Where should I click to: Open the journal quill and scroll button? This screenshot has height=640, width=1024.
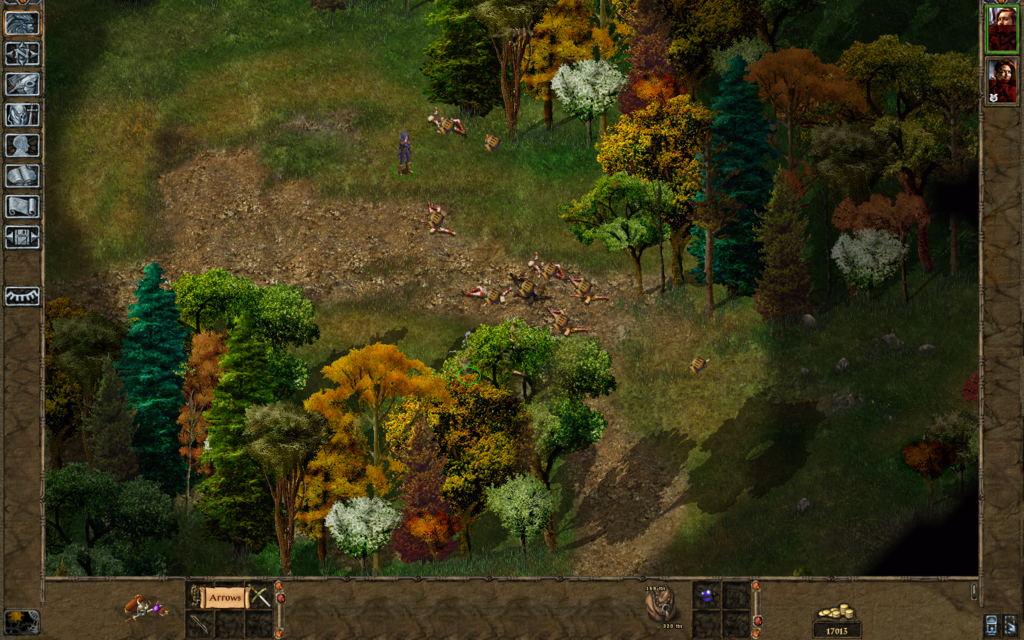[22, 84]
